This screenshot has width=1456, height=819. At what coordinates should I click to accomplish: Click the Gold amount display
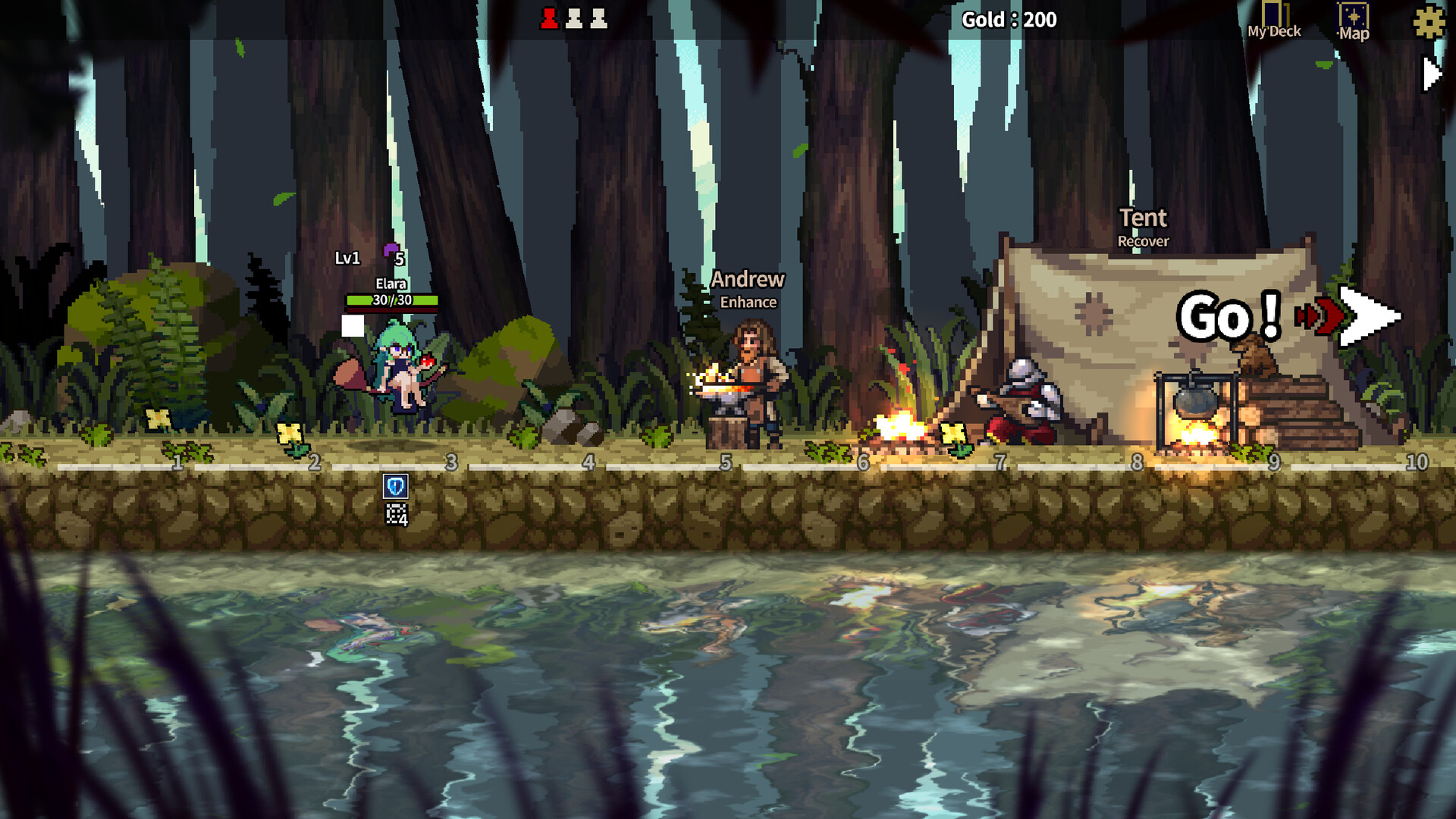[1009, 20]
